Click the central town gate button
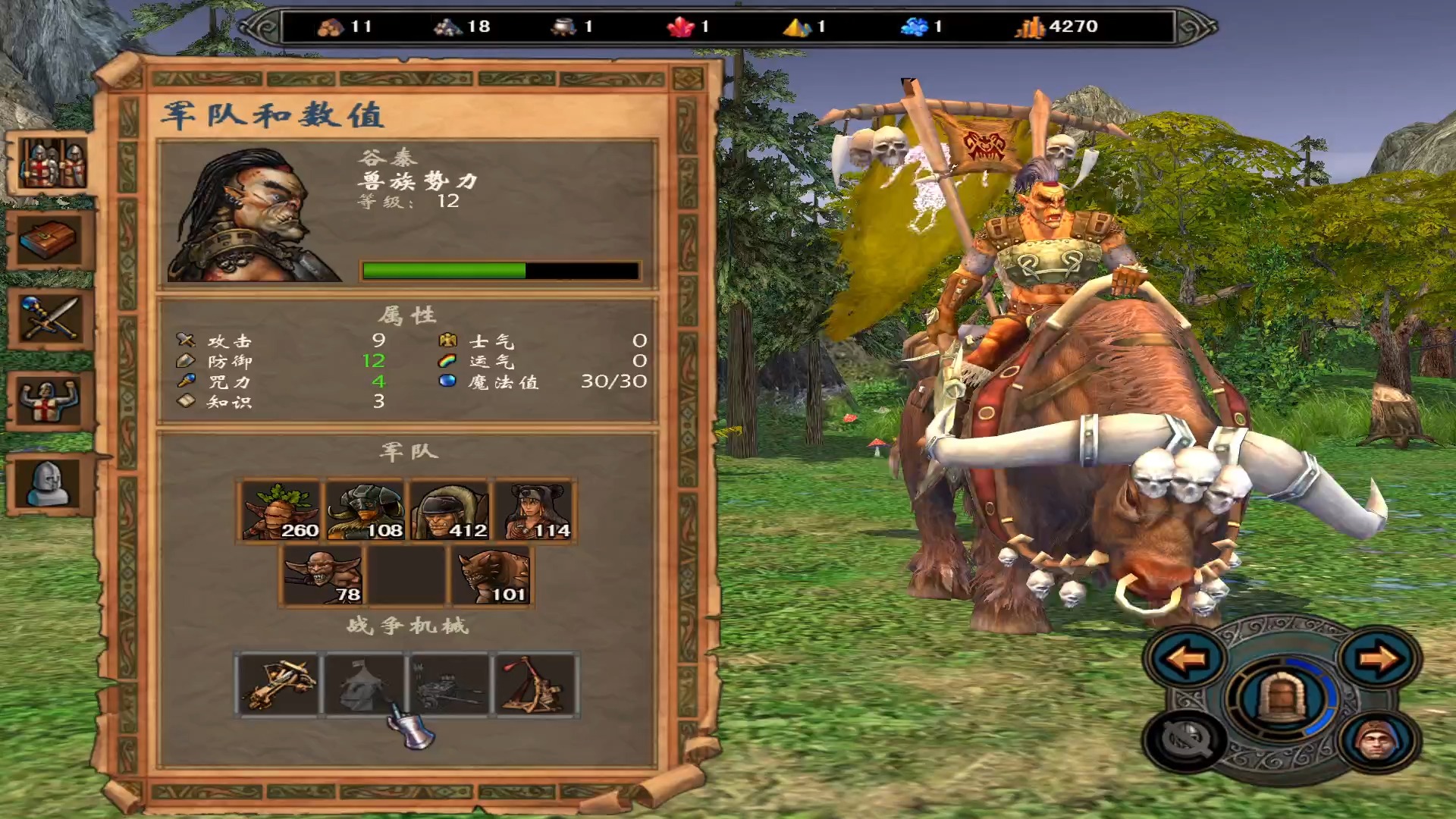Image resolution: width=1456 pixels, height=819 pixels. tap(1280, 698)
